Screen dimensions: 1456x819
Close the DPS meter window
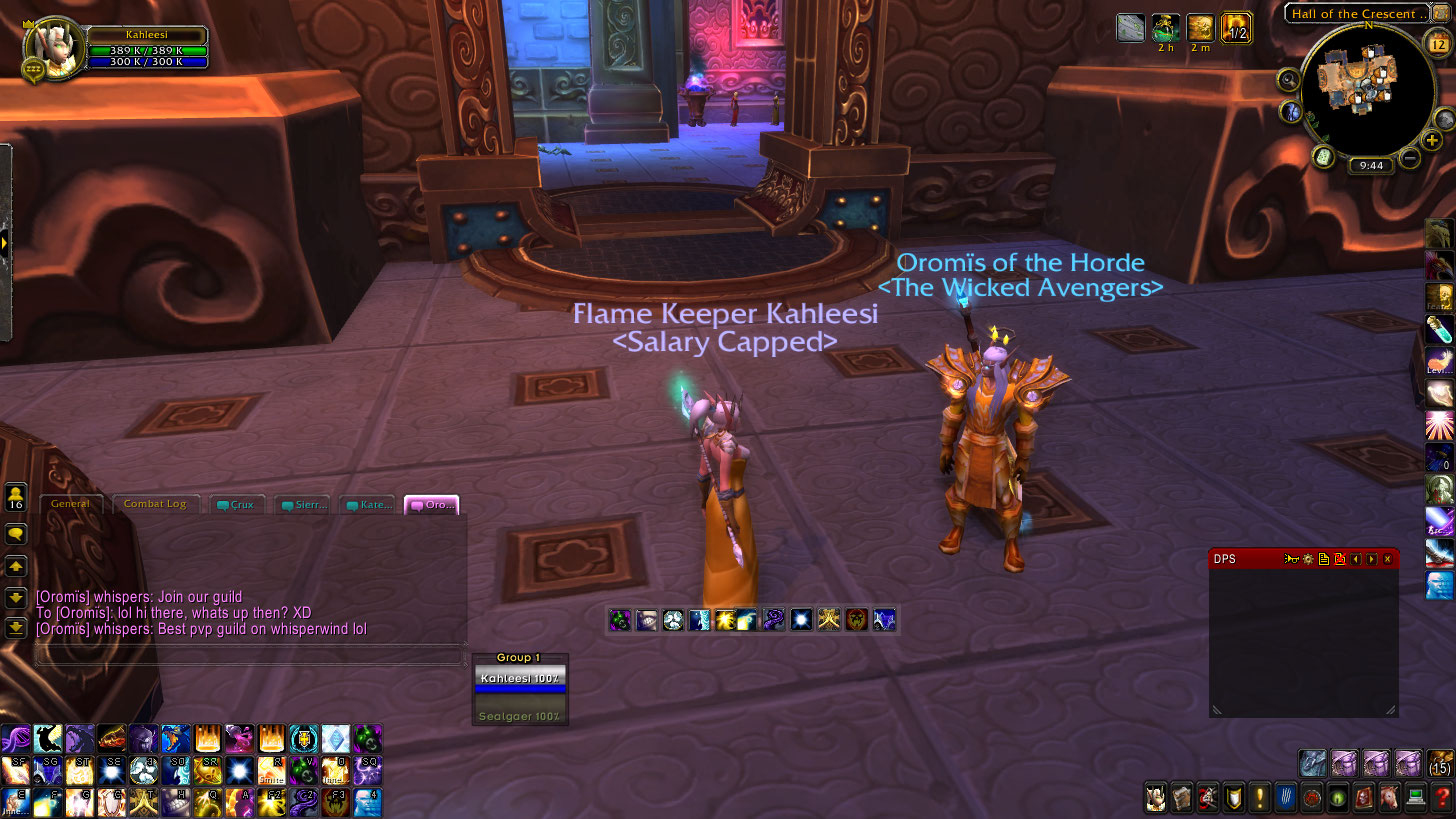click(x=1387, y=559)
